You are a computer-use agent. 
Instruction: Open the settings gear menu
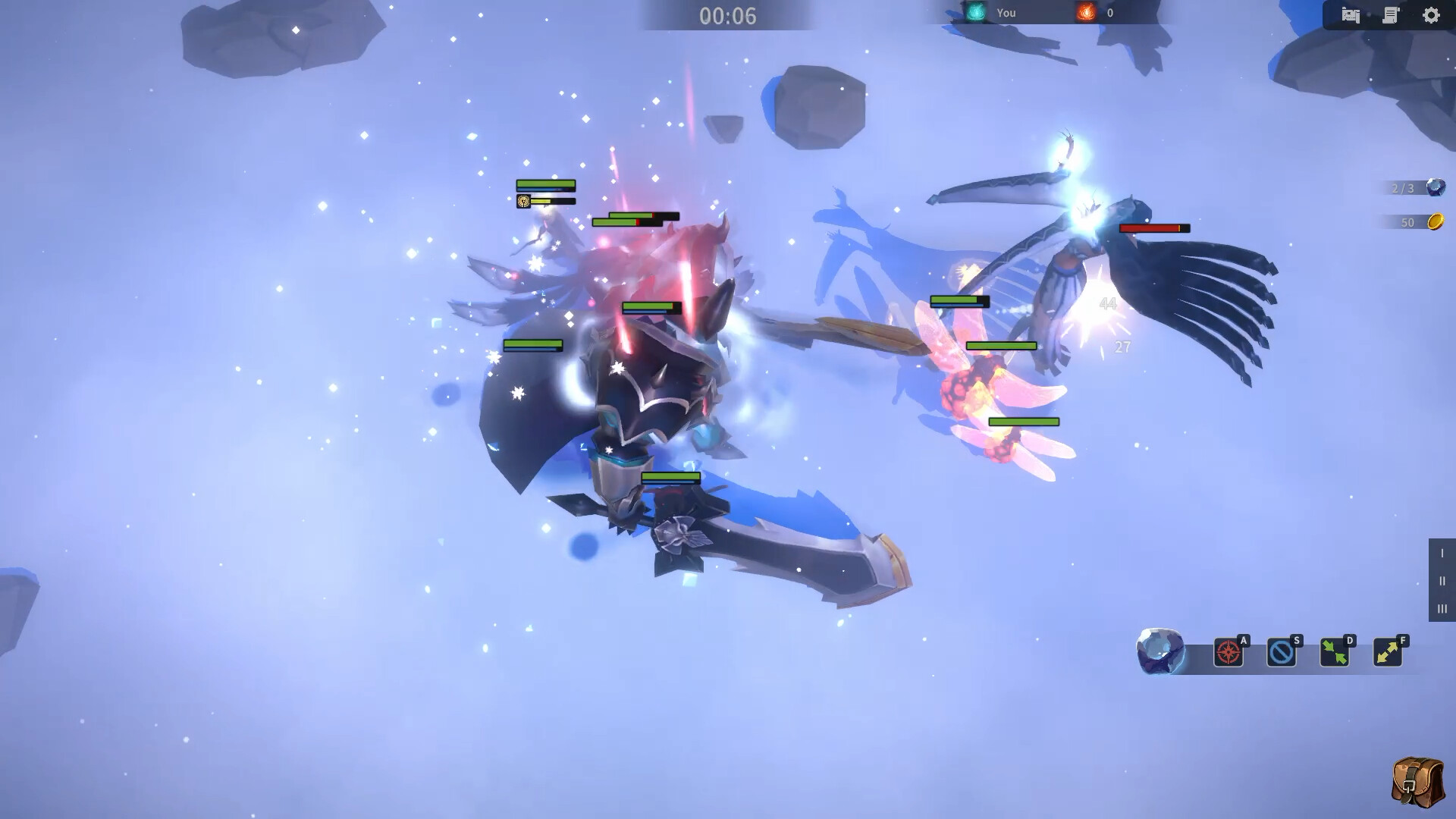click(x=1432, y=14)
